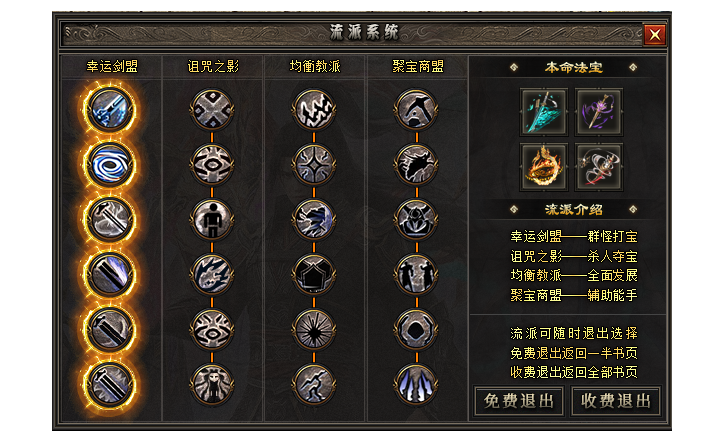This screenshot has height=442, width=725.
Task: Choose the octagon gem skill icon
Action: pos(416,326)
